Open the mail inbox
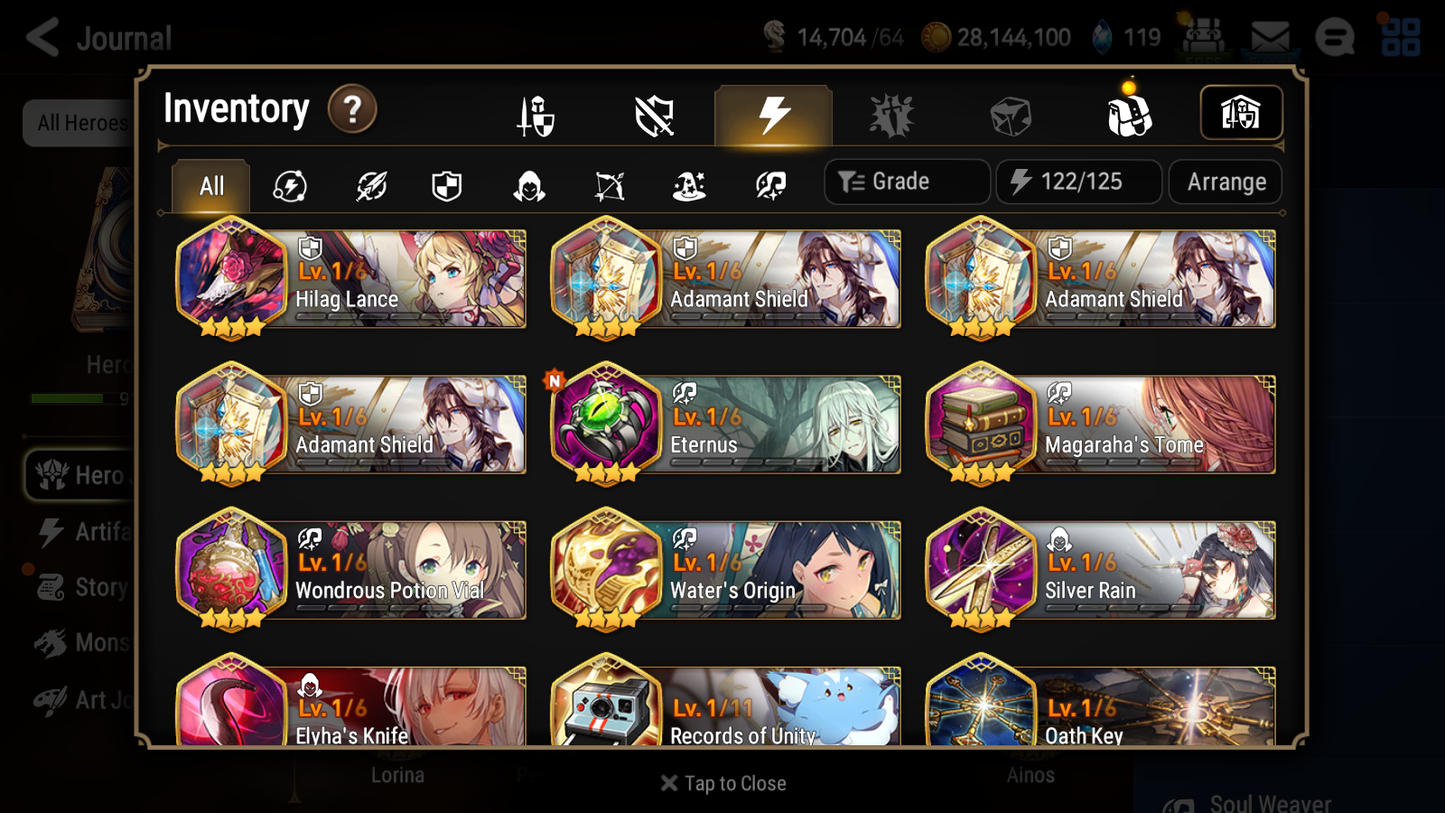 [1269, 36]
